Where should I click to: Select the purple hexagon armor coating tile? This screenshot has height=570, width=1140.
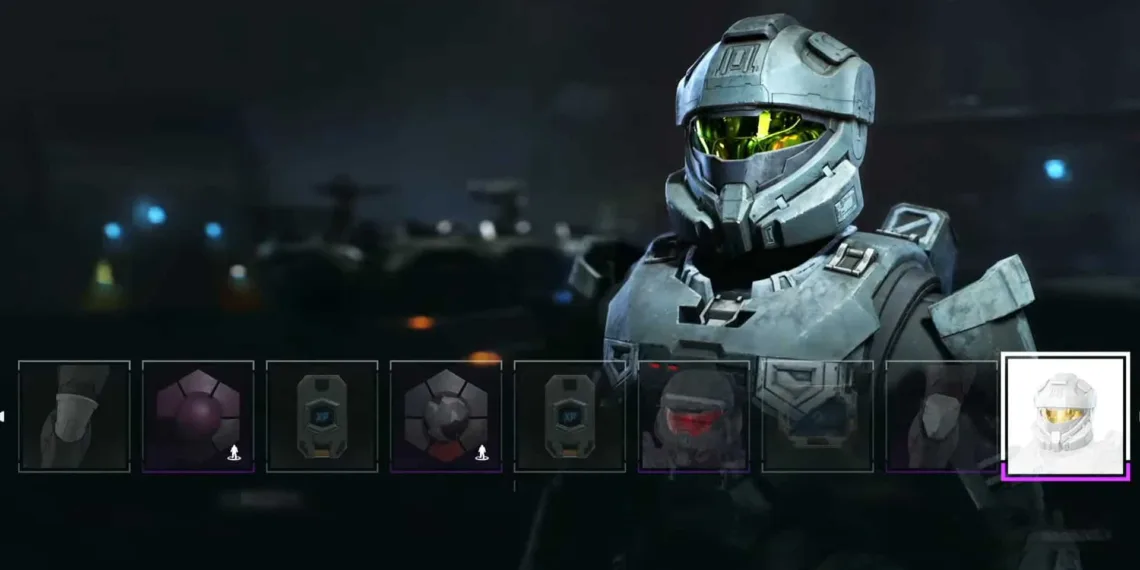point(198,415)
